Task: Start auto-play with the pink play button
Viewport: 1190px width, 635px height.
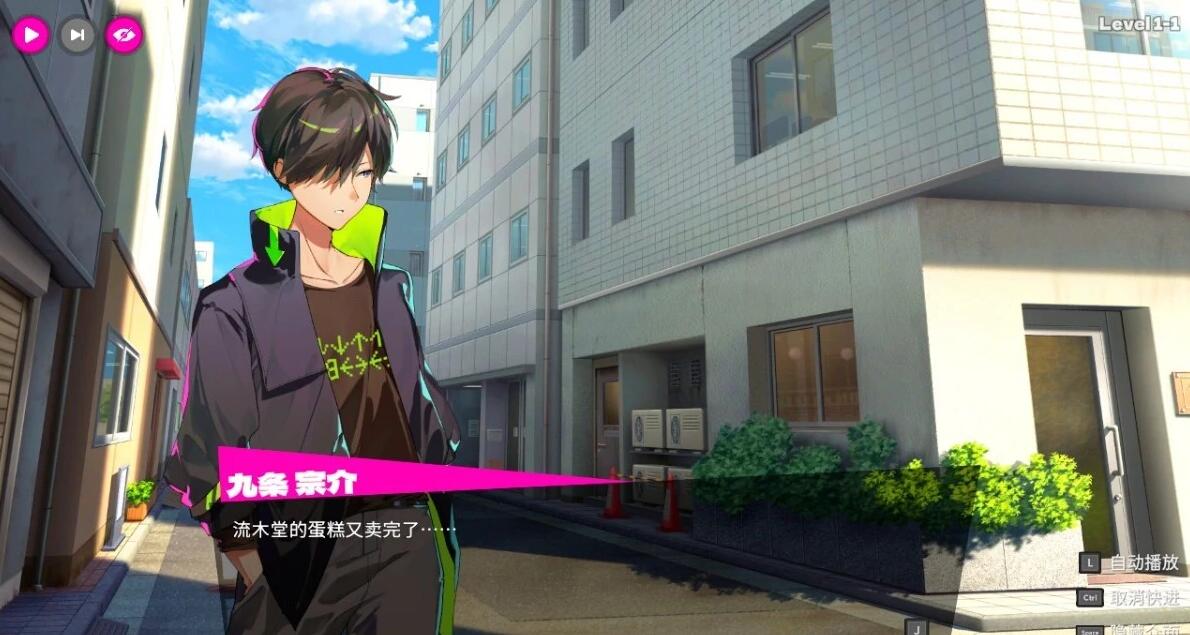Action: tap(30, 35)
